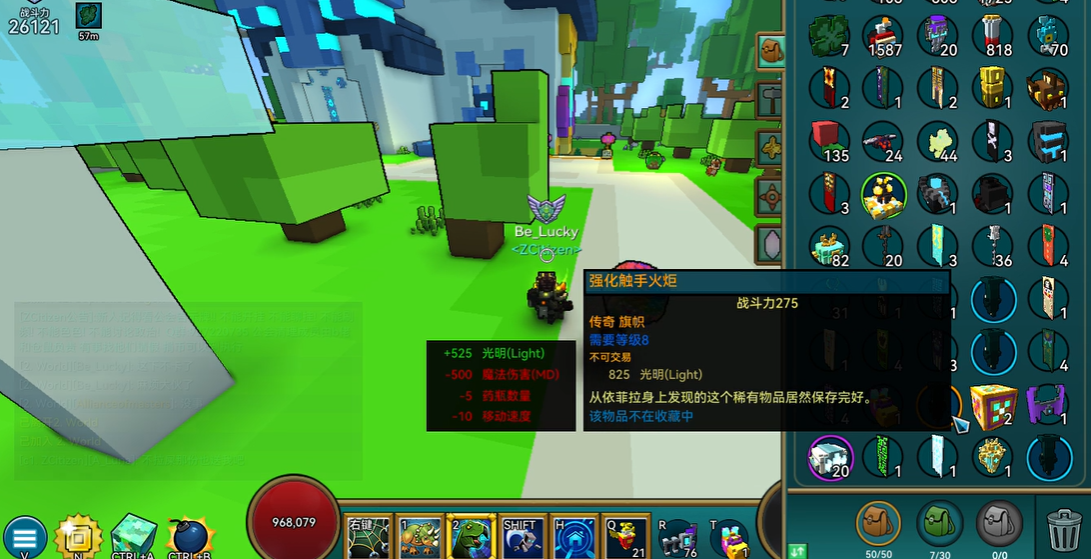Pick the white sheep item with 20 count
Viewport: 1091px width, 559px height.
(x=829, y=456)
